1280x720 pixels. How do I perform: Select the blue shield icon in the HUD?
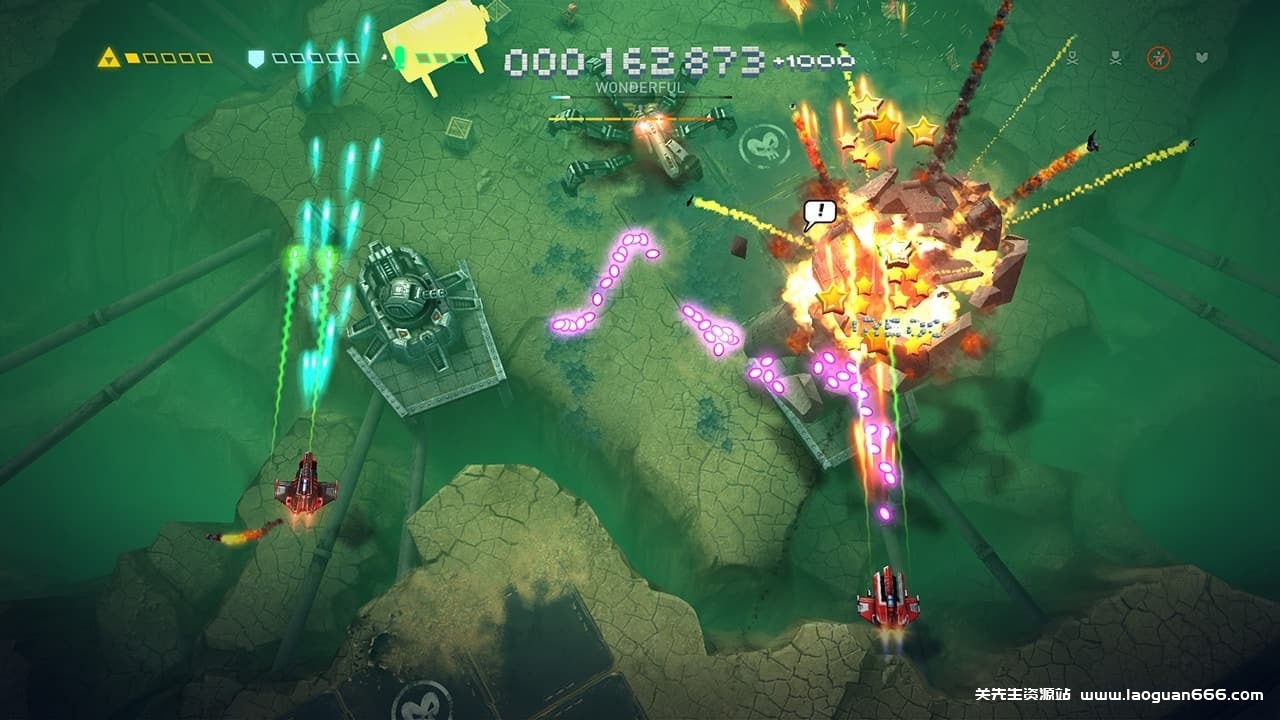coord(254,59)
